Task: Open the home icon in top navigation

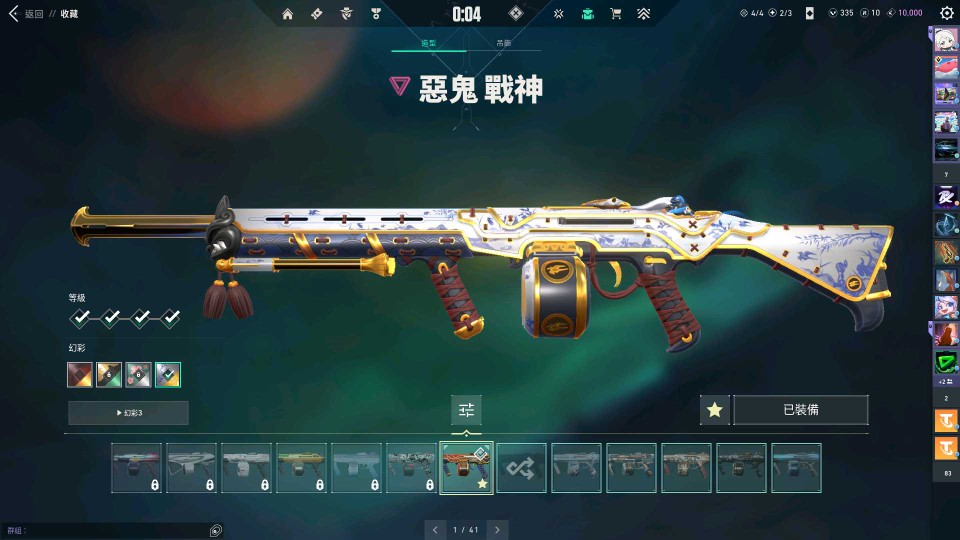Action: [288, 14]
